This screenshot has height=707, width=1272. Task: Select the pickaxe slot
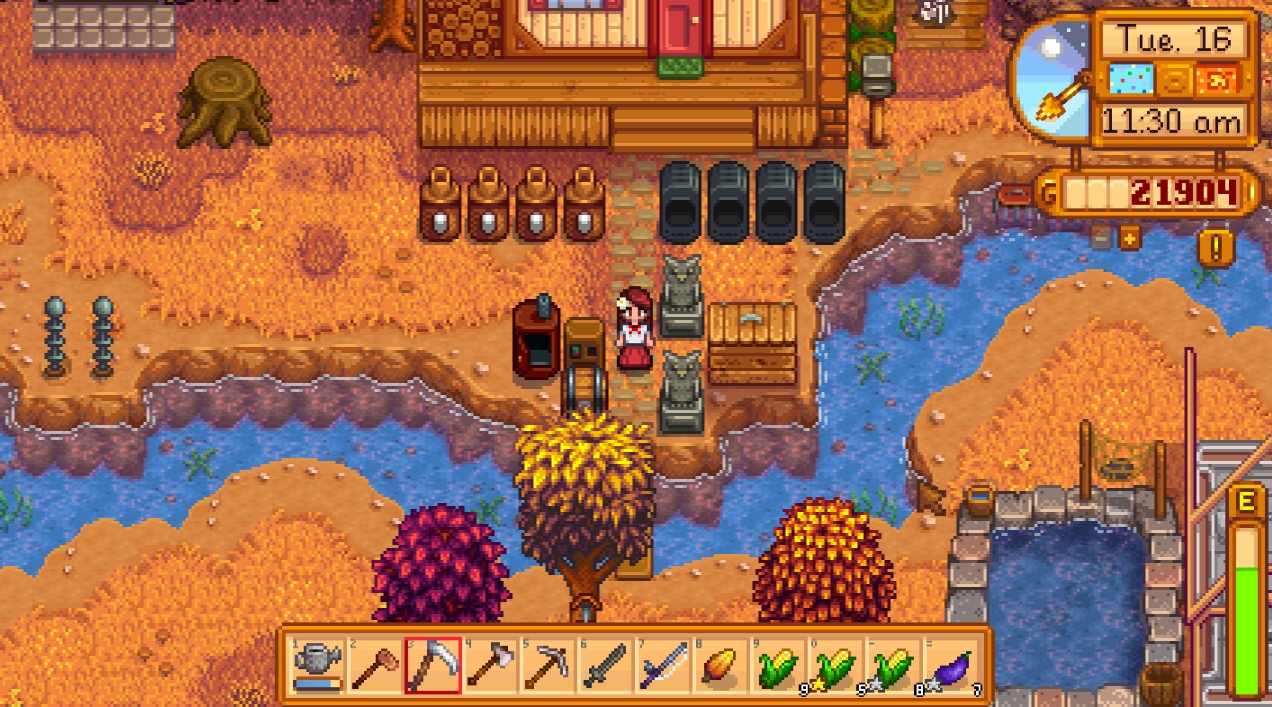pos(548,664)
